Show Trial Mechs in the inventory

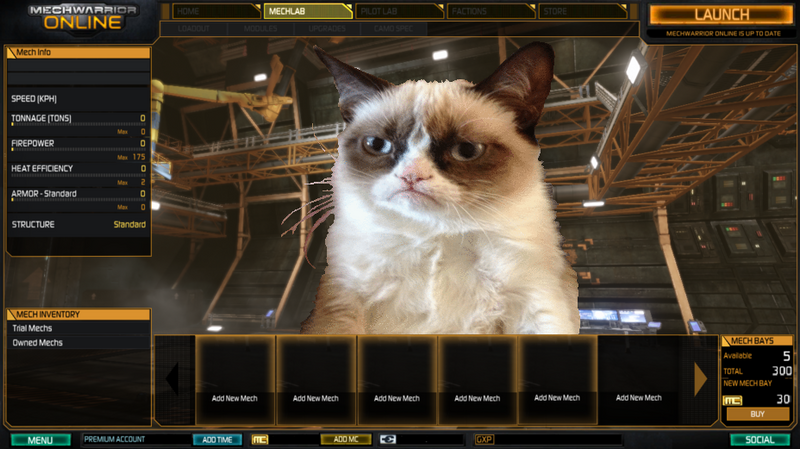[x=33, y=328]
